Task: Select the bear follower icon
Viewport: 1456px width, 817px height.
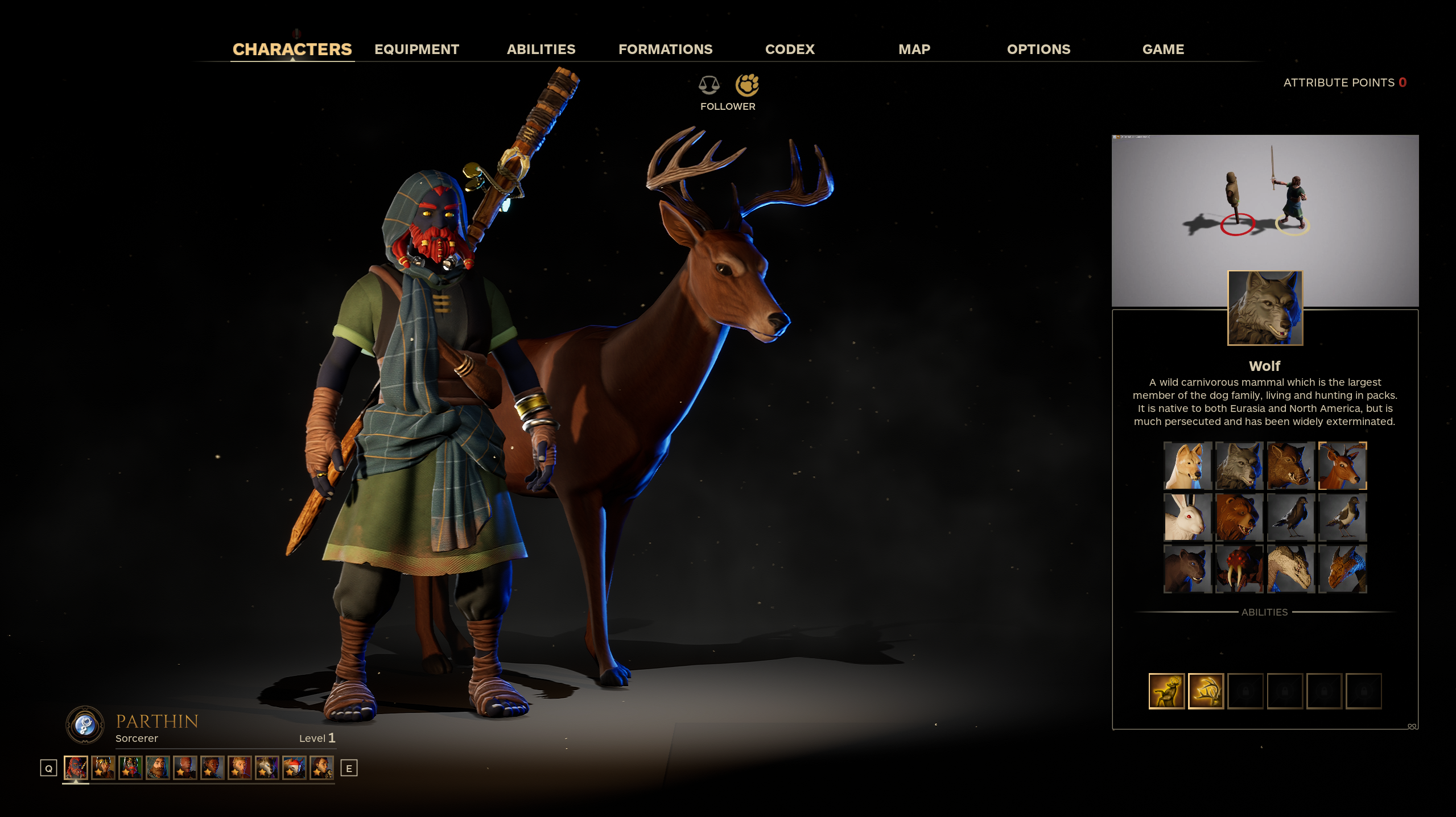Action: (x=1240, y=517)
